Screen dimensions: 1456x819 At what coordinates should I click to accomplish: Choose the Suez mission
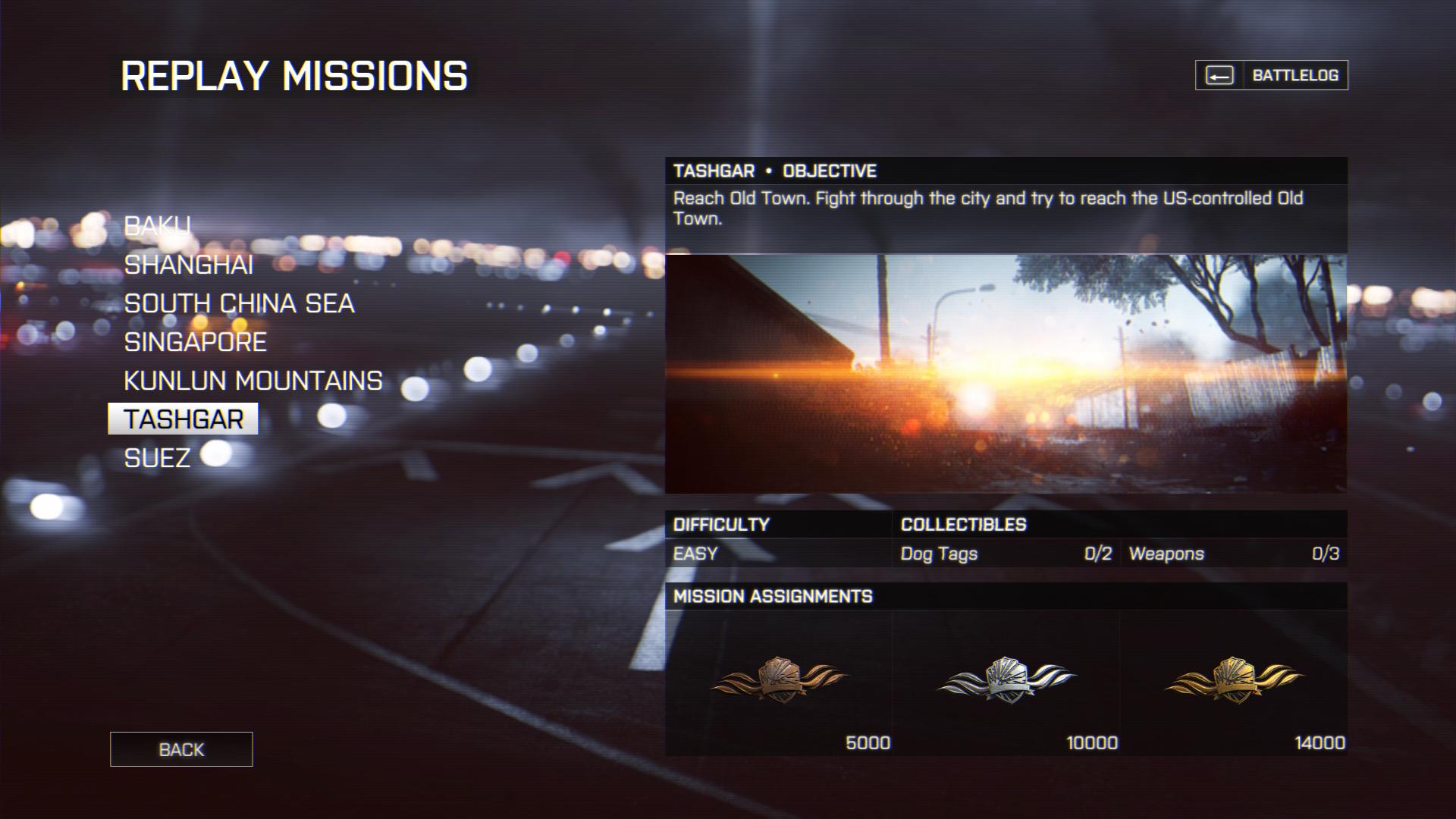tap(157, 458)
